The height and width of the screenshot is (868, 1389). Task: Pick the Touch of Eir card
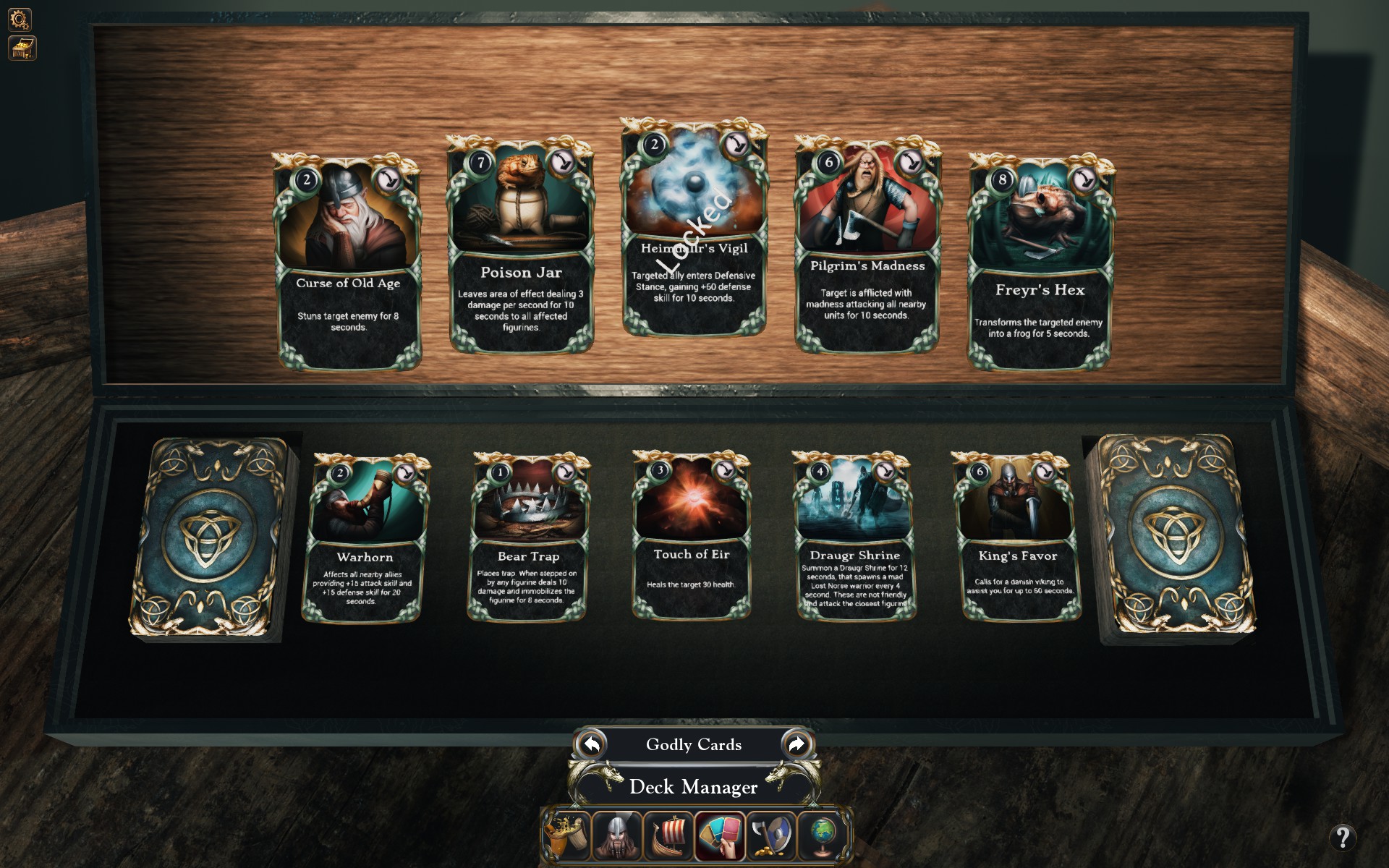click(x=692, y=535)
